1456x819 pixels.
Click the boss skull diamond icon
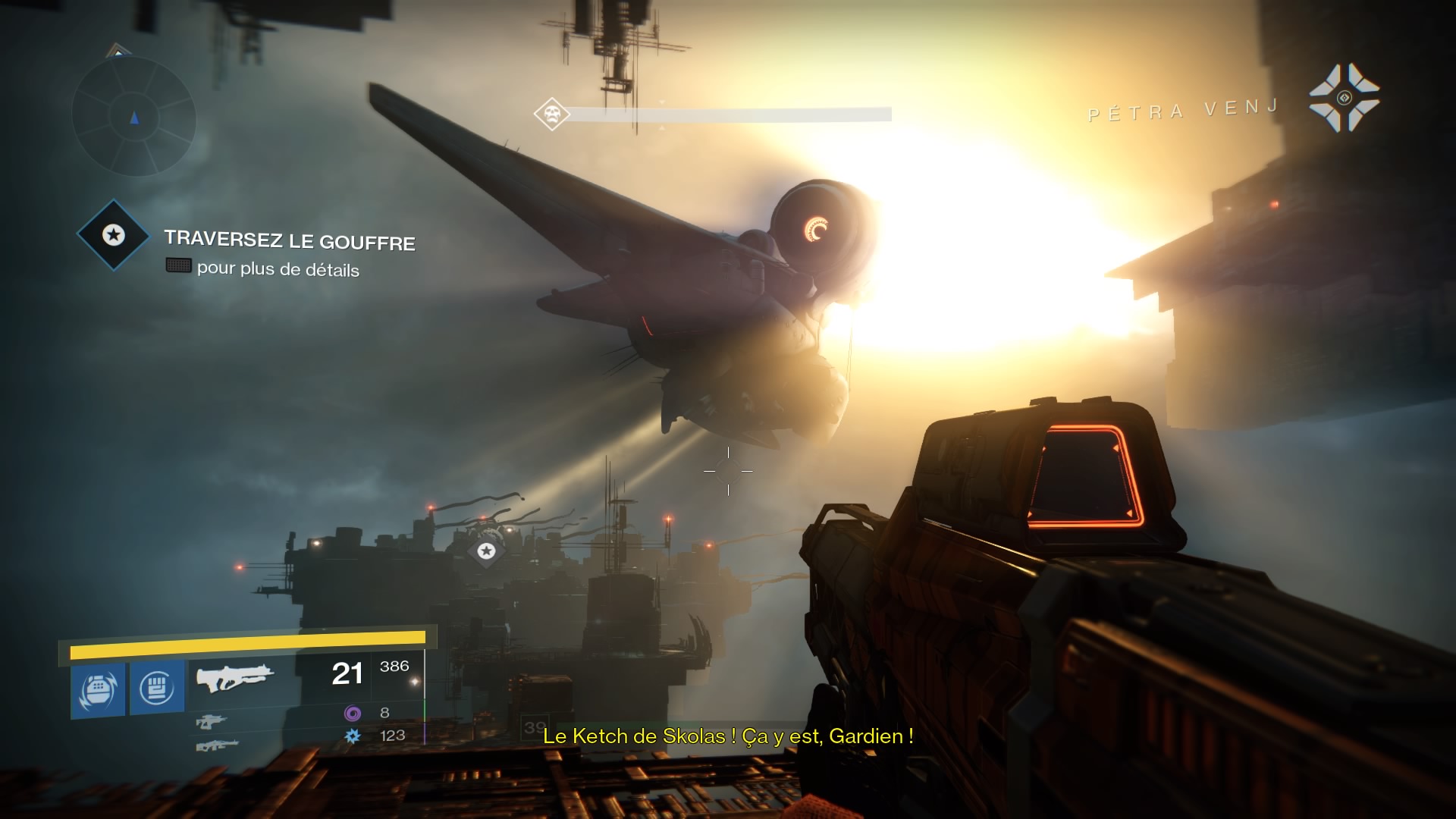[x=551, y=115]
